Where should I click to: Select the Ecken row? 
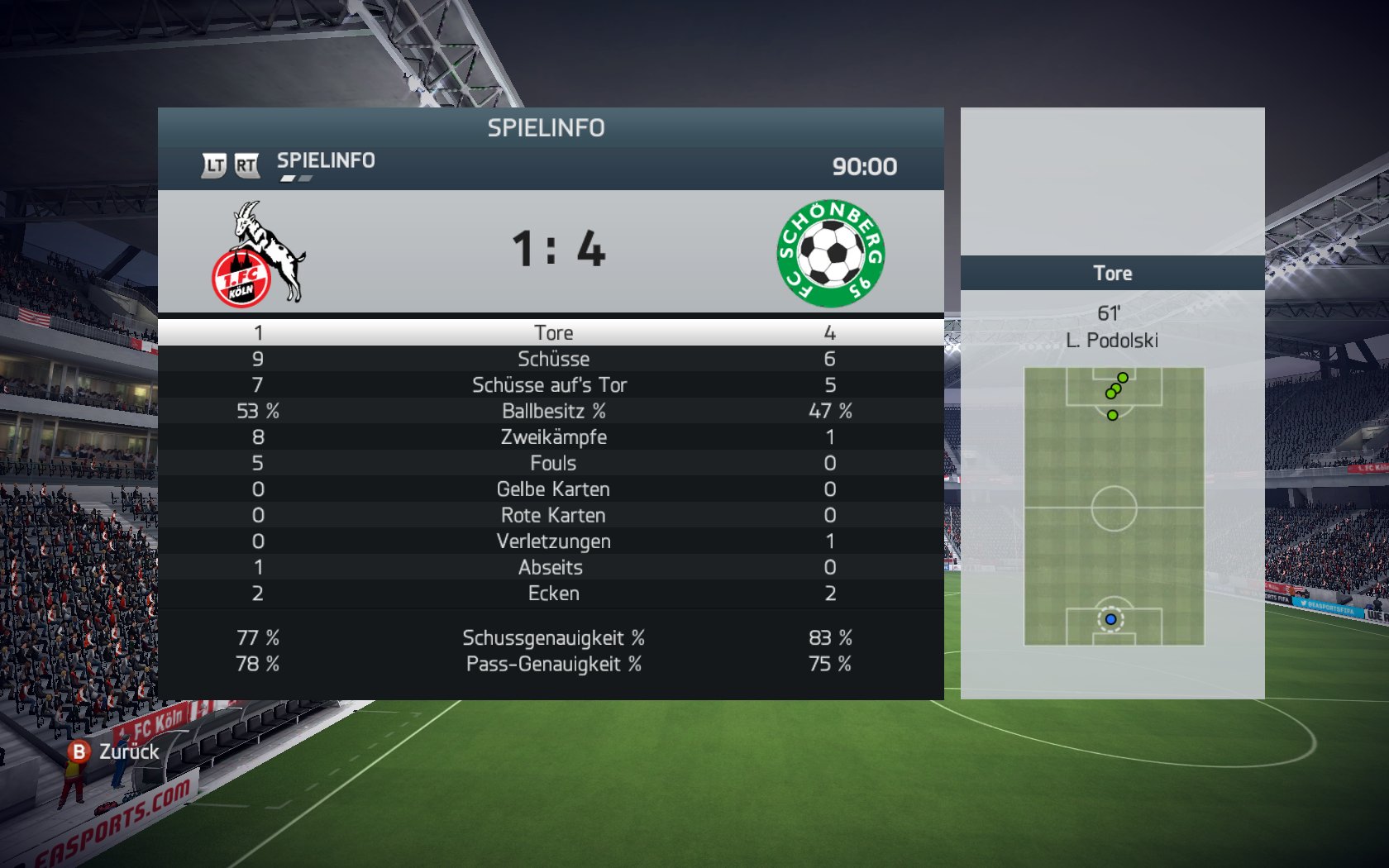[x=552, y=594]
